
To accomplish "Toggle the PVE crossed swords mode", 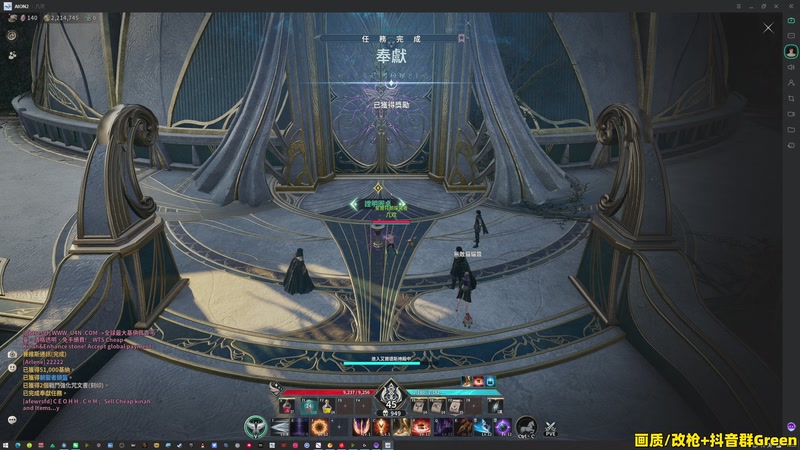I will [x=550, y=428].
